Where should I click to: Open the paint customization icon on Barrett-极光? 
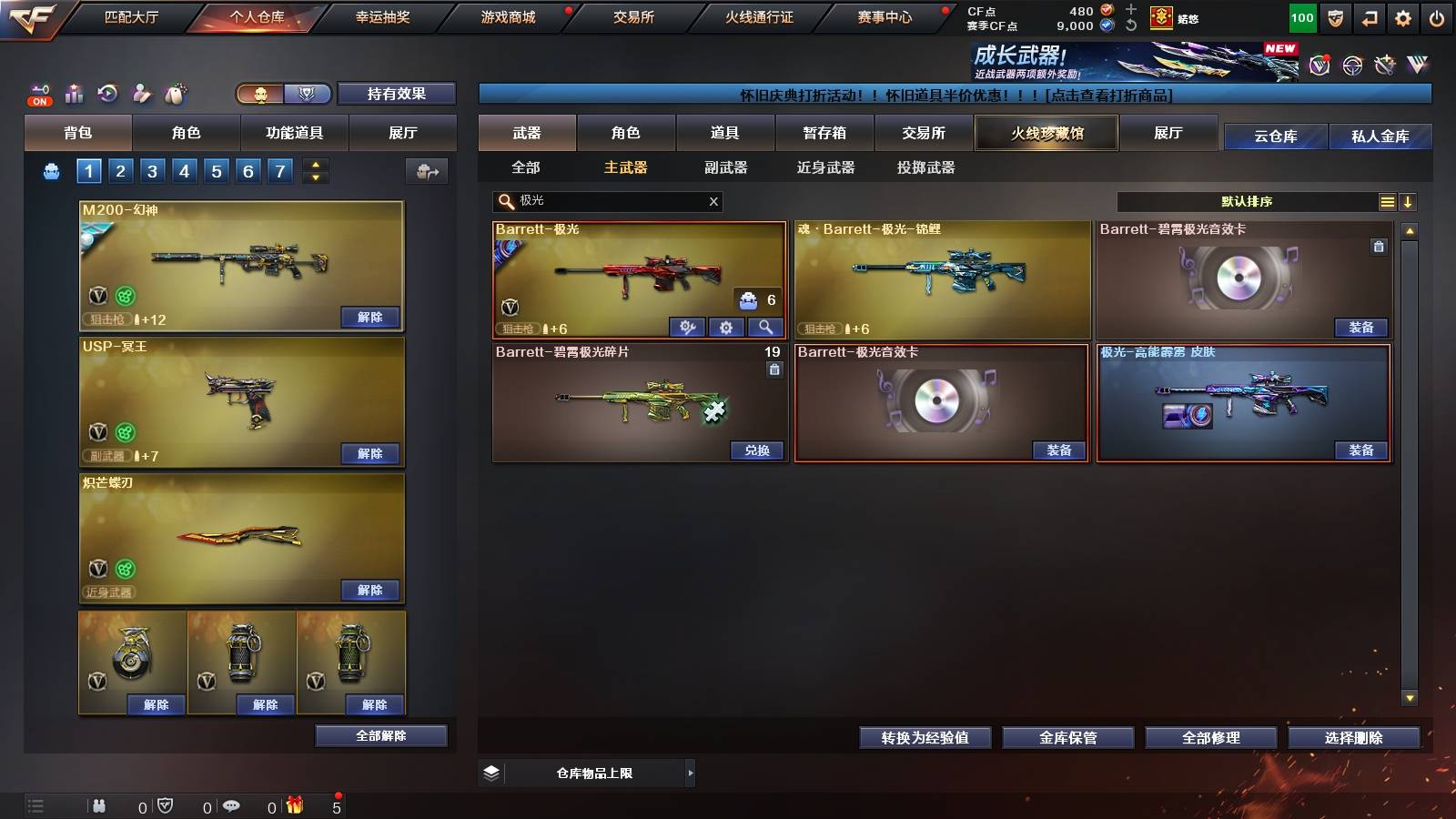tap(685, 327)
